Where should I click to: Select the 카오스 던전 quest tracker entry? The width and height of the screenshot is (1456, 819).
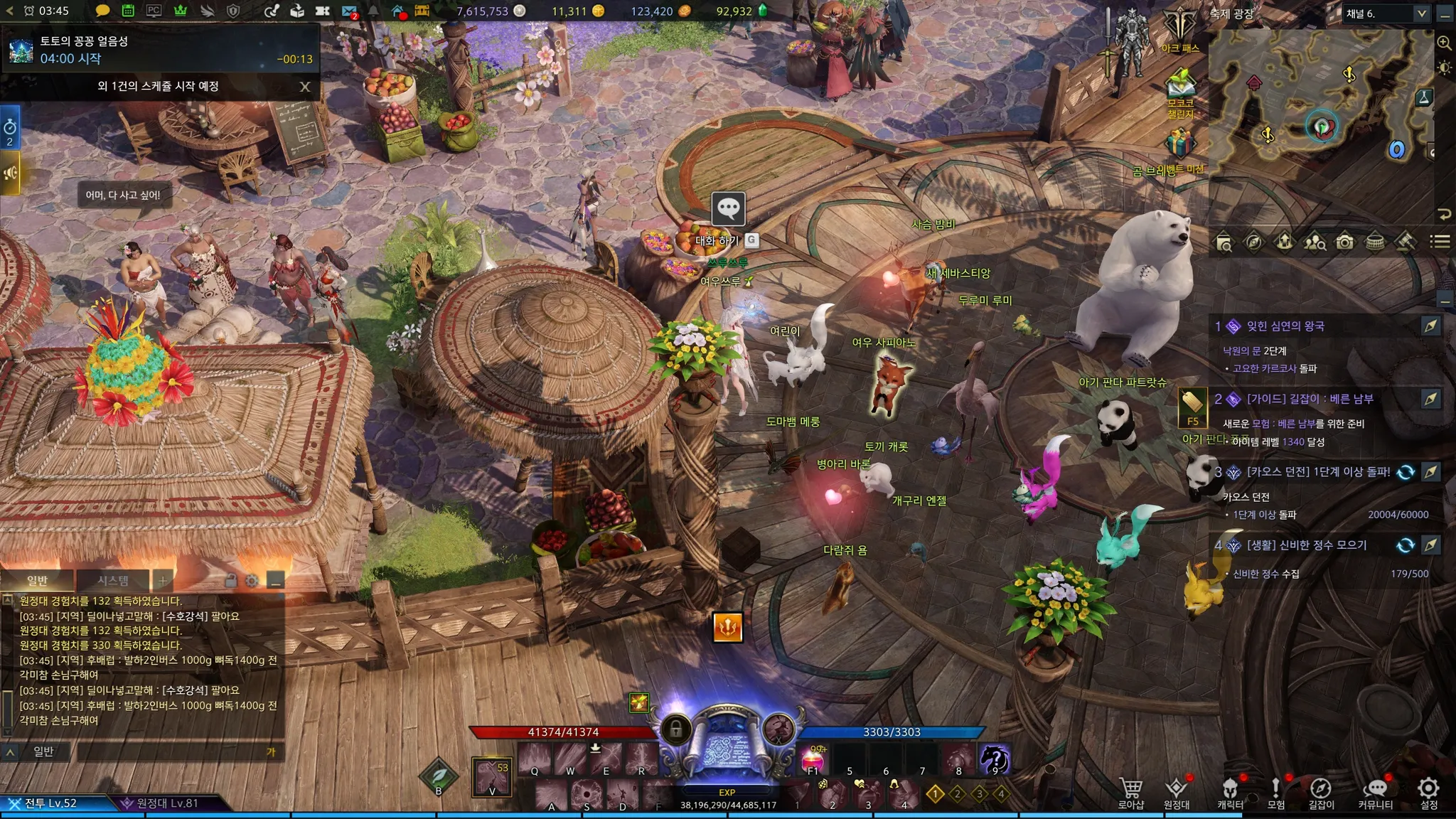(x=1318, y=472)
